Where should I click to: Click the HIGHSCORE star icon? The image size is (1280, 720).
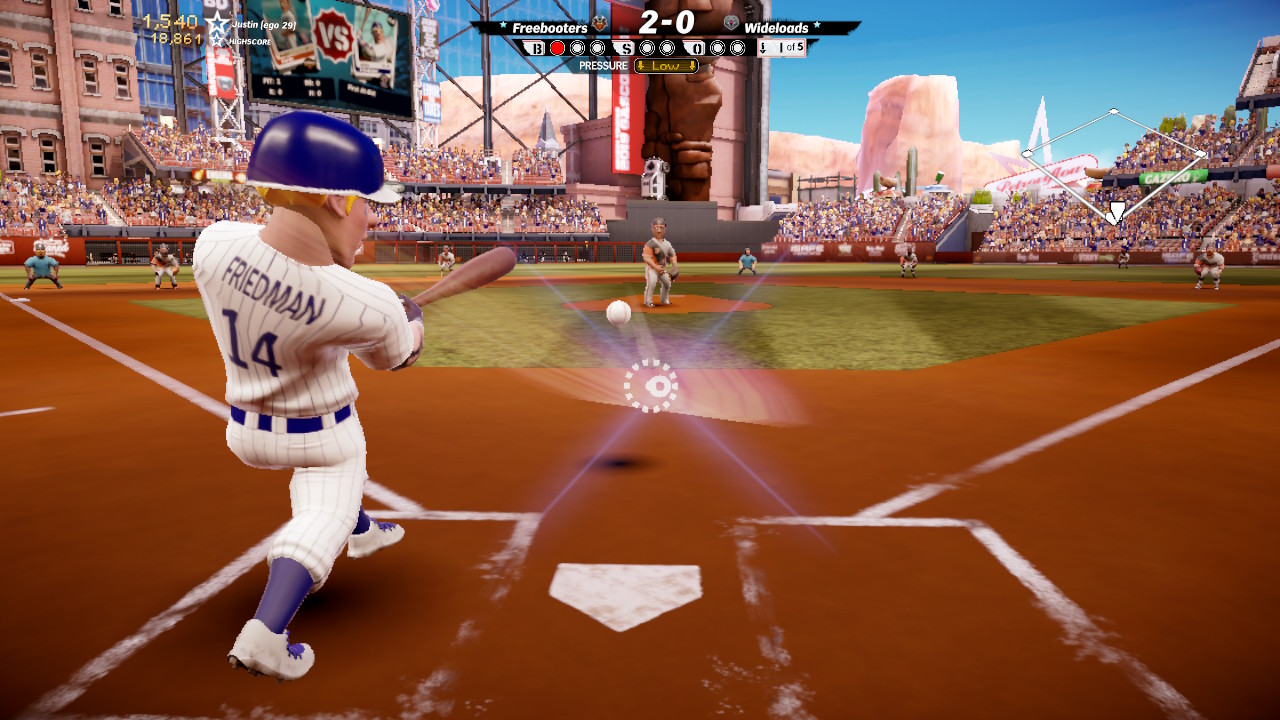(216, 39)
